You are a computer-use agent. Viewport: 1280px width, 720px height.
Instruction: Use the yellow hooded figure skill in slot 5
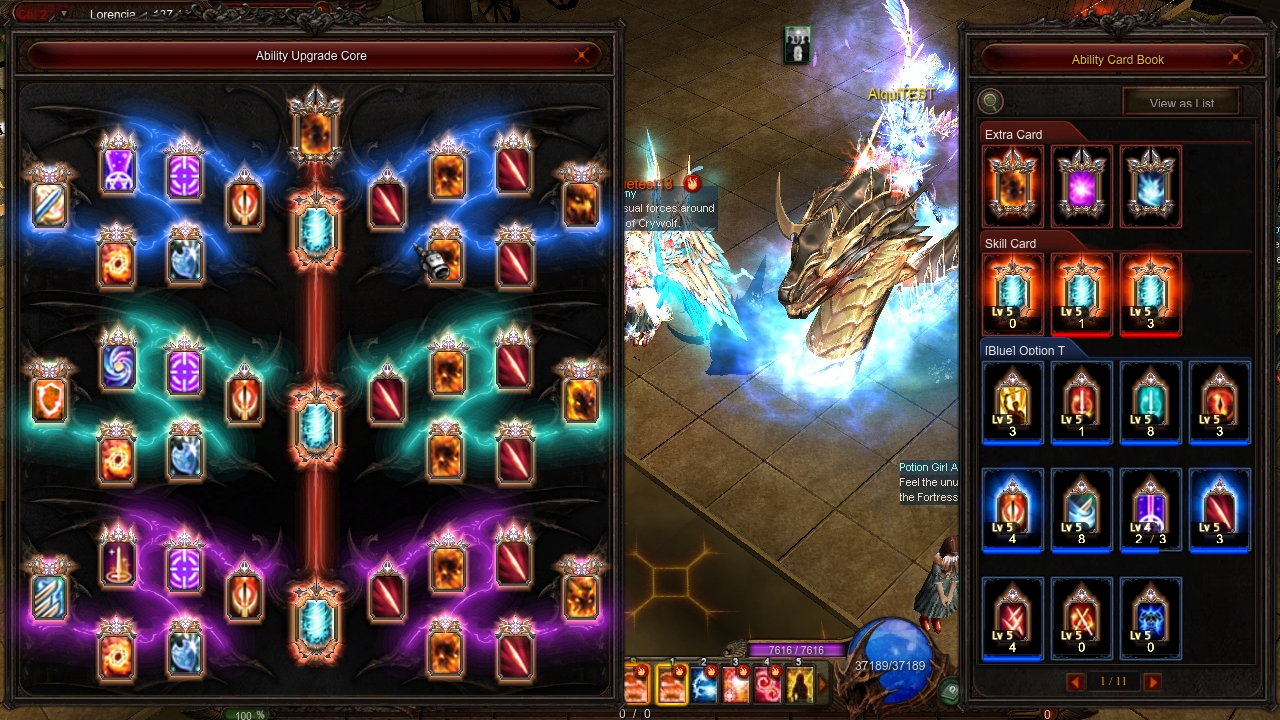click(799, 684)
